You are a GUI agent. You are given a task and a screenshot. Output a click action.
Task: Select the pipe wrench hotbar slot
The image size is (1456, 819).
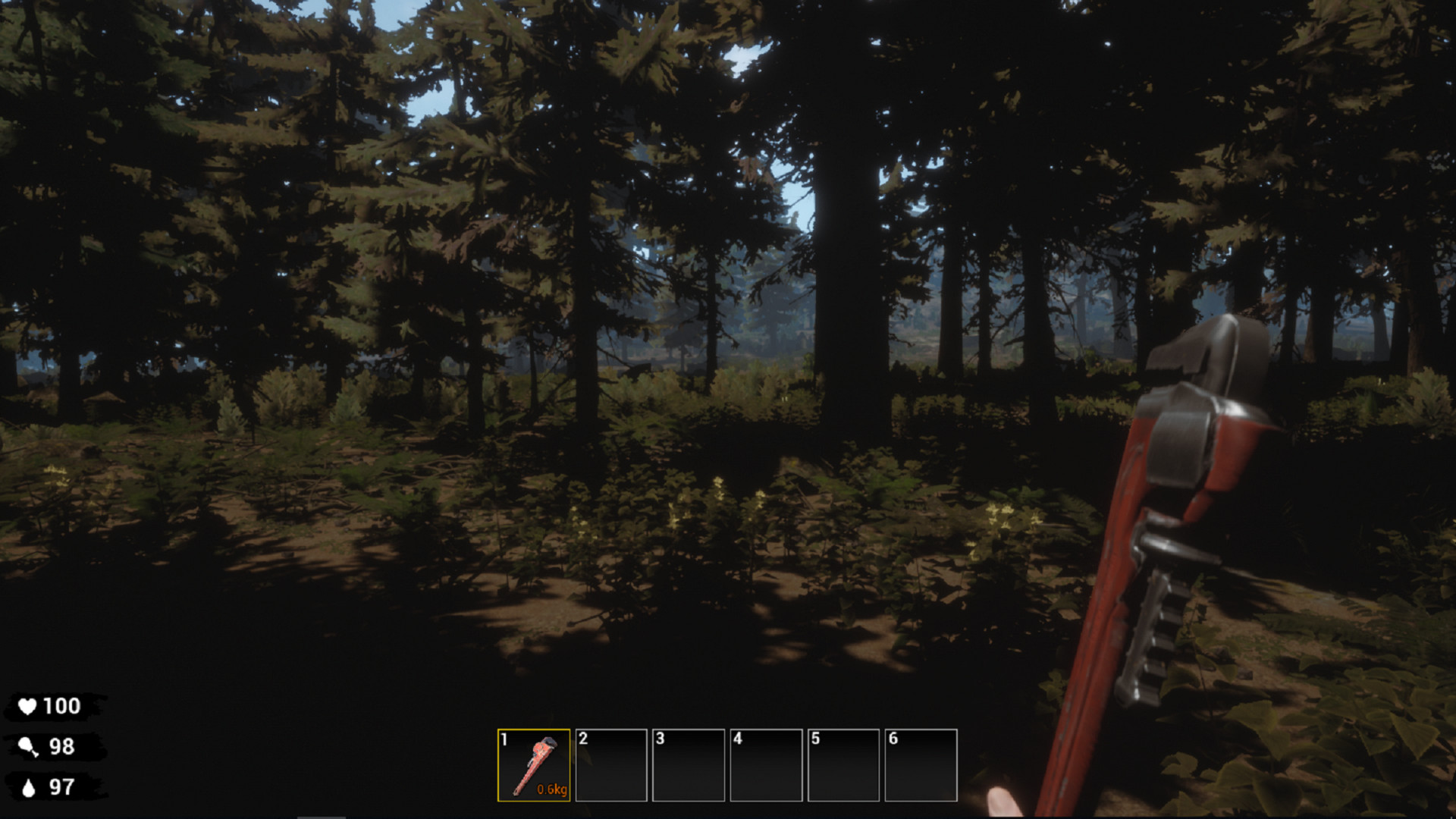[534, 765]
